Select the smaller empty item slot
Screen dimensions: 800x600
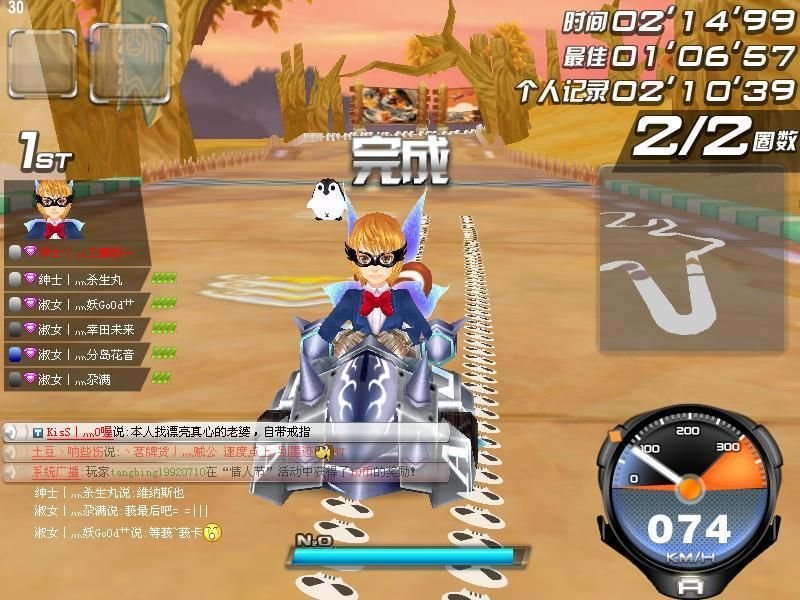tap(42, 63)
